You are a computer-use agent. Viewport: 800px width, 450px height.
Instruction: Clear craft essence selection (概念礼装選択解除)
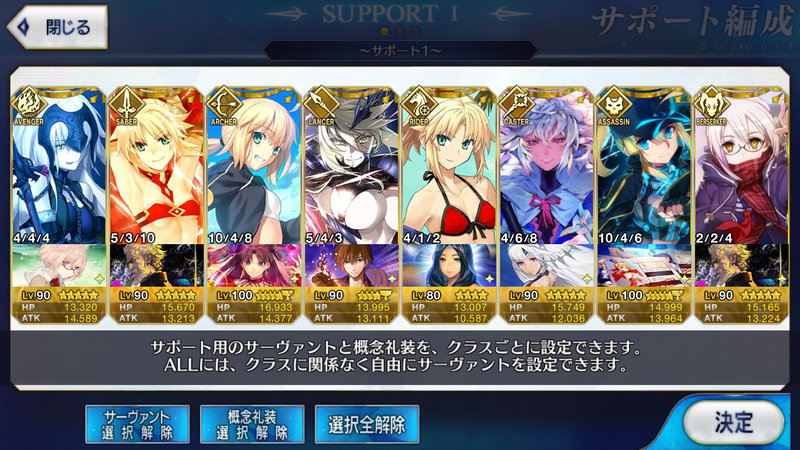pyautogui.click(x=251, y=424)
